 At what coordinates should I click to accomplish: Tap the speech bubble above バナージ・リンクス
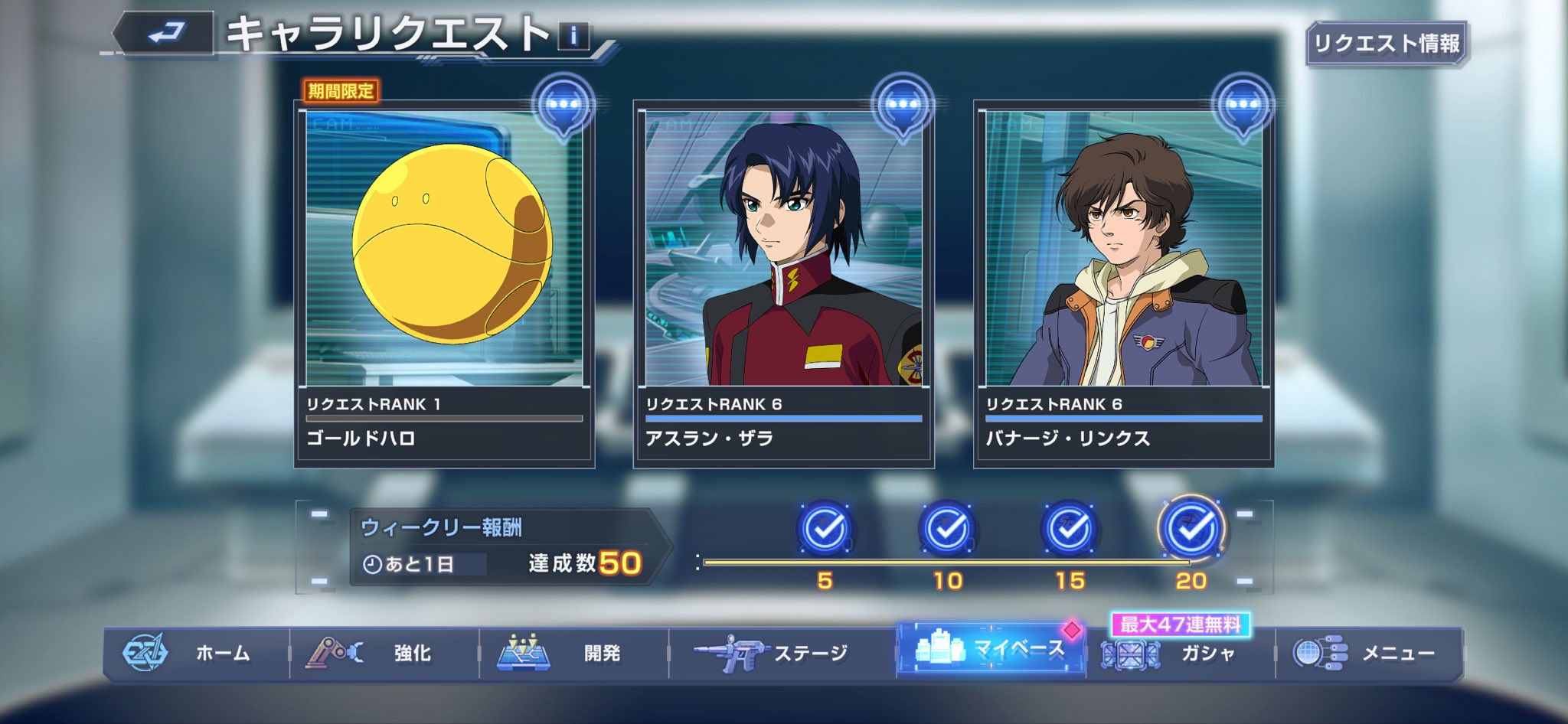click(x=1243, y=106)
